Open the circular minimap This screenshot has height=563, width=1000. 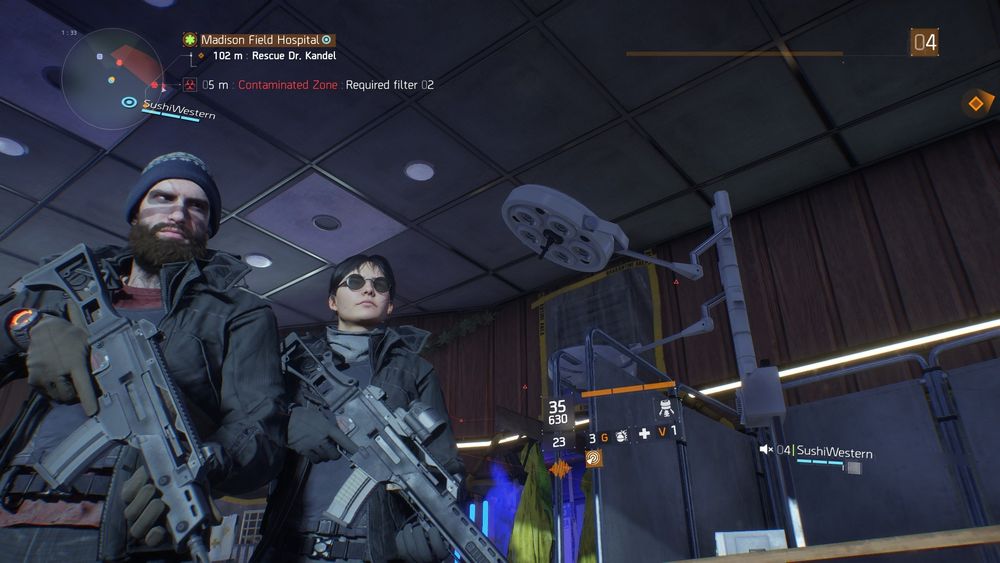click(x=112, y=77)
